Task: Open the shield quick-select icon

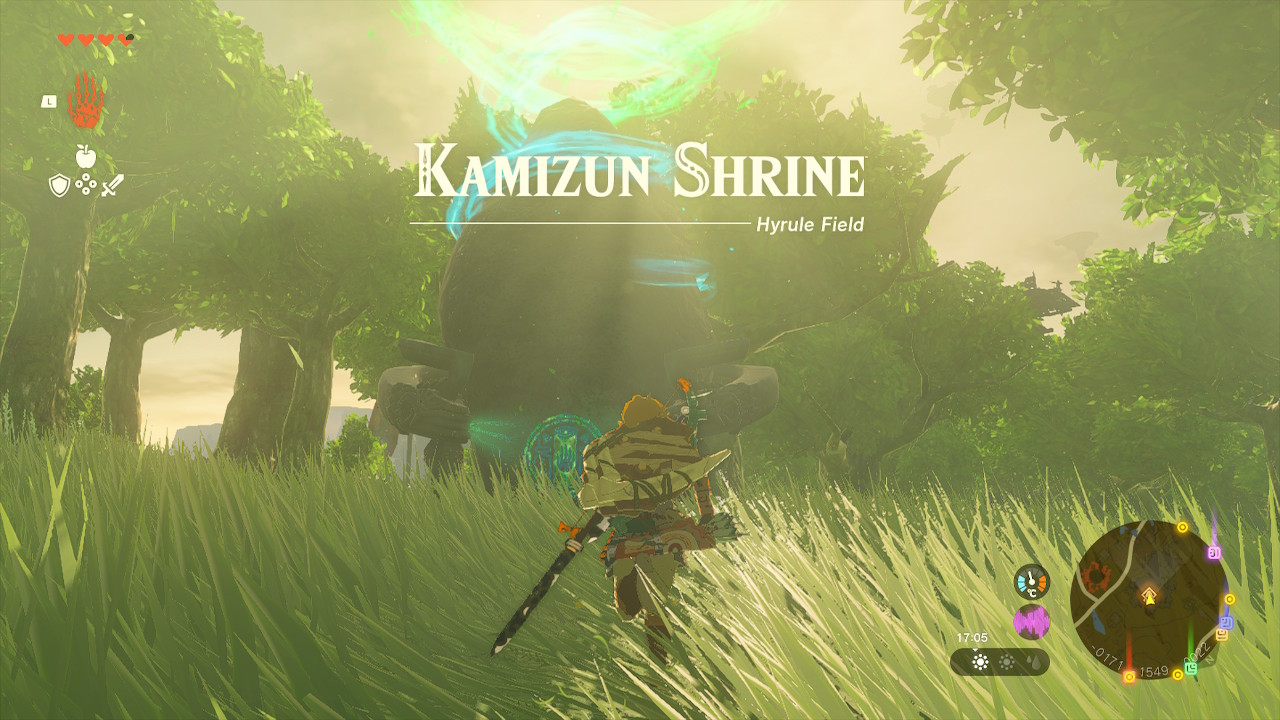Action: [x=59, y=185]
